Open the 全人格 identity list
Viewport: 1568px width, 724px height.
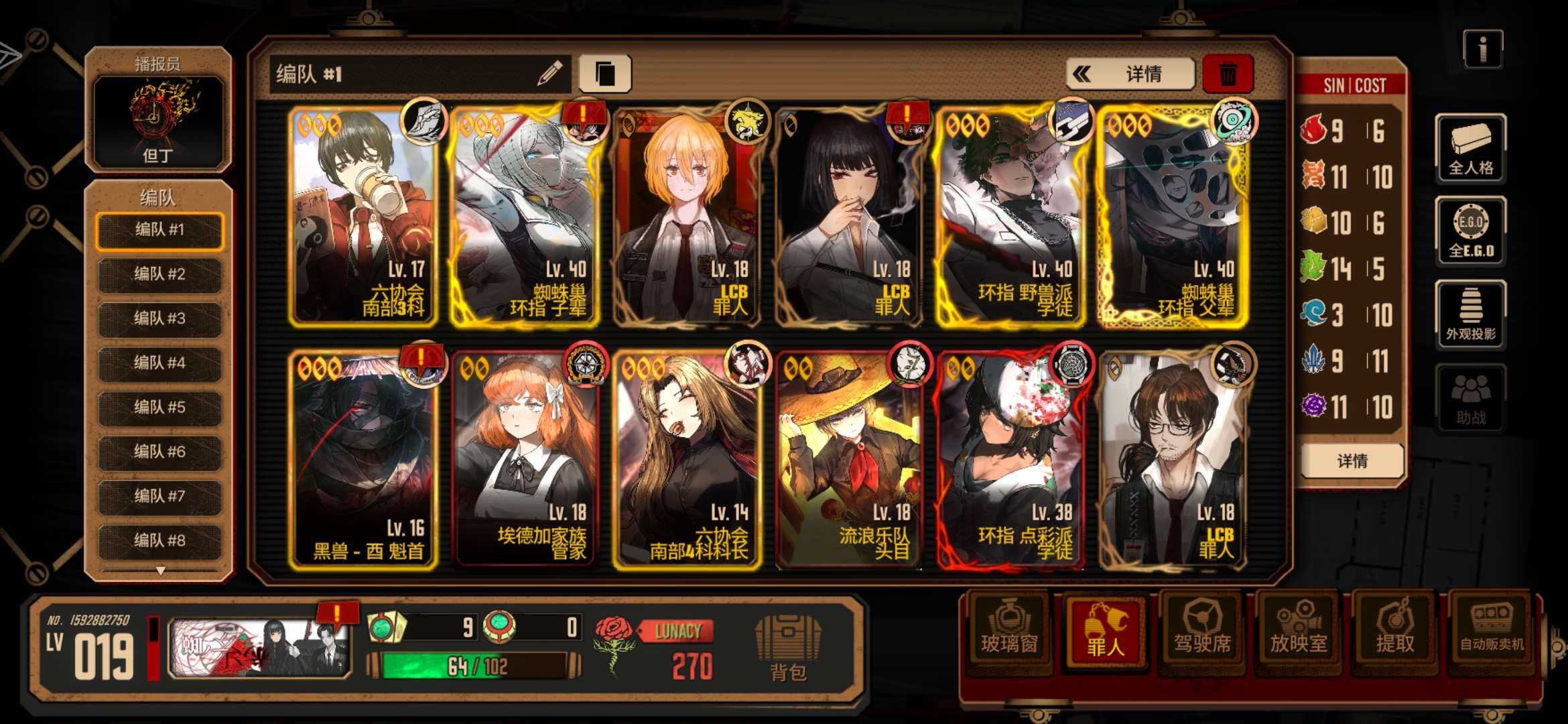(x=1470, y=149)
